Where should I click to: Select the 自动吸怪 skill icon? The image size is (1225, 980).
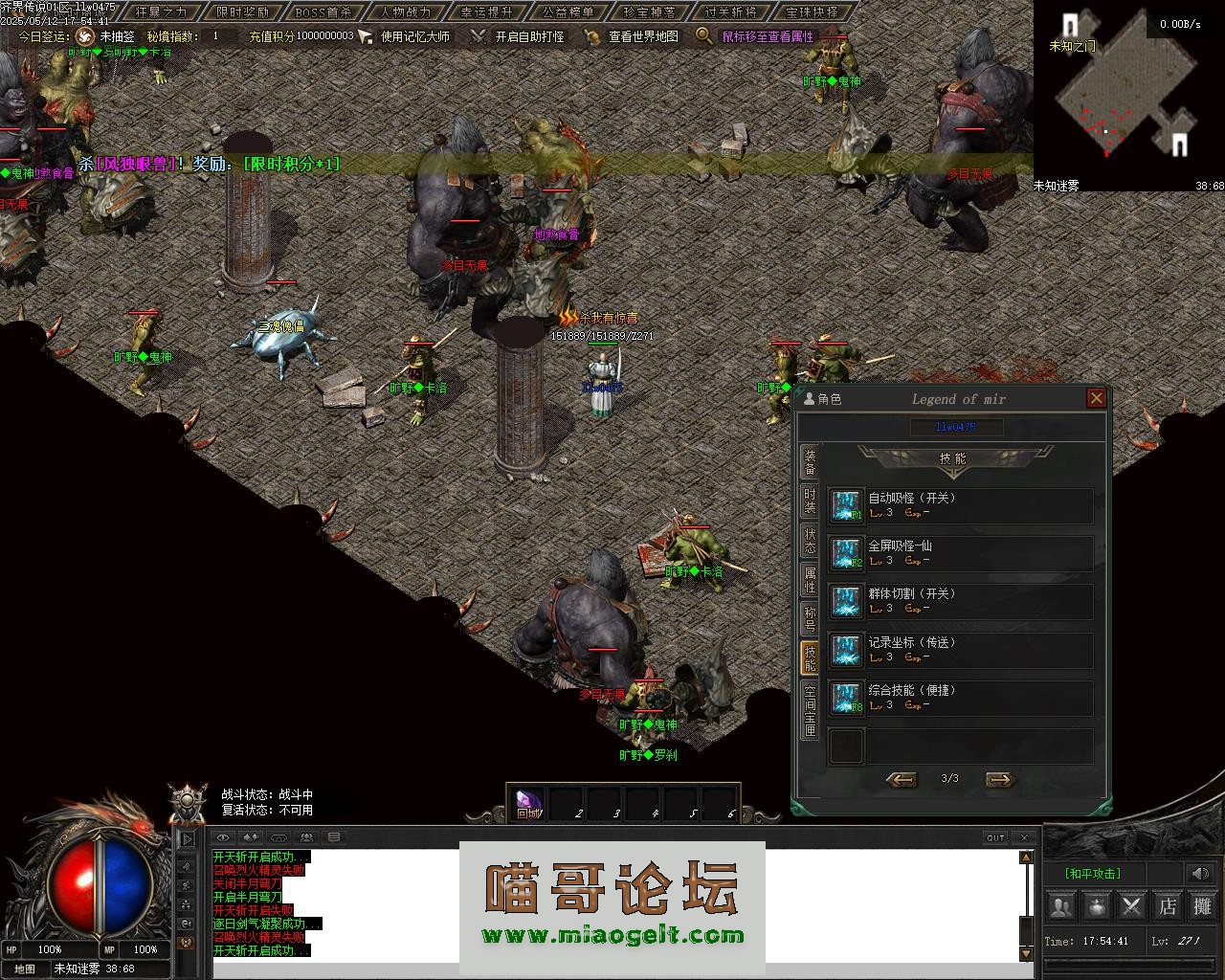[845, 505]
